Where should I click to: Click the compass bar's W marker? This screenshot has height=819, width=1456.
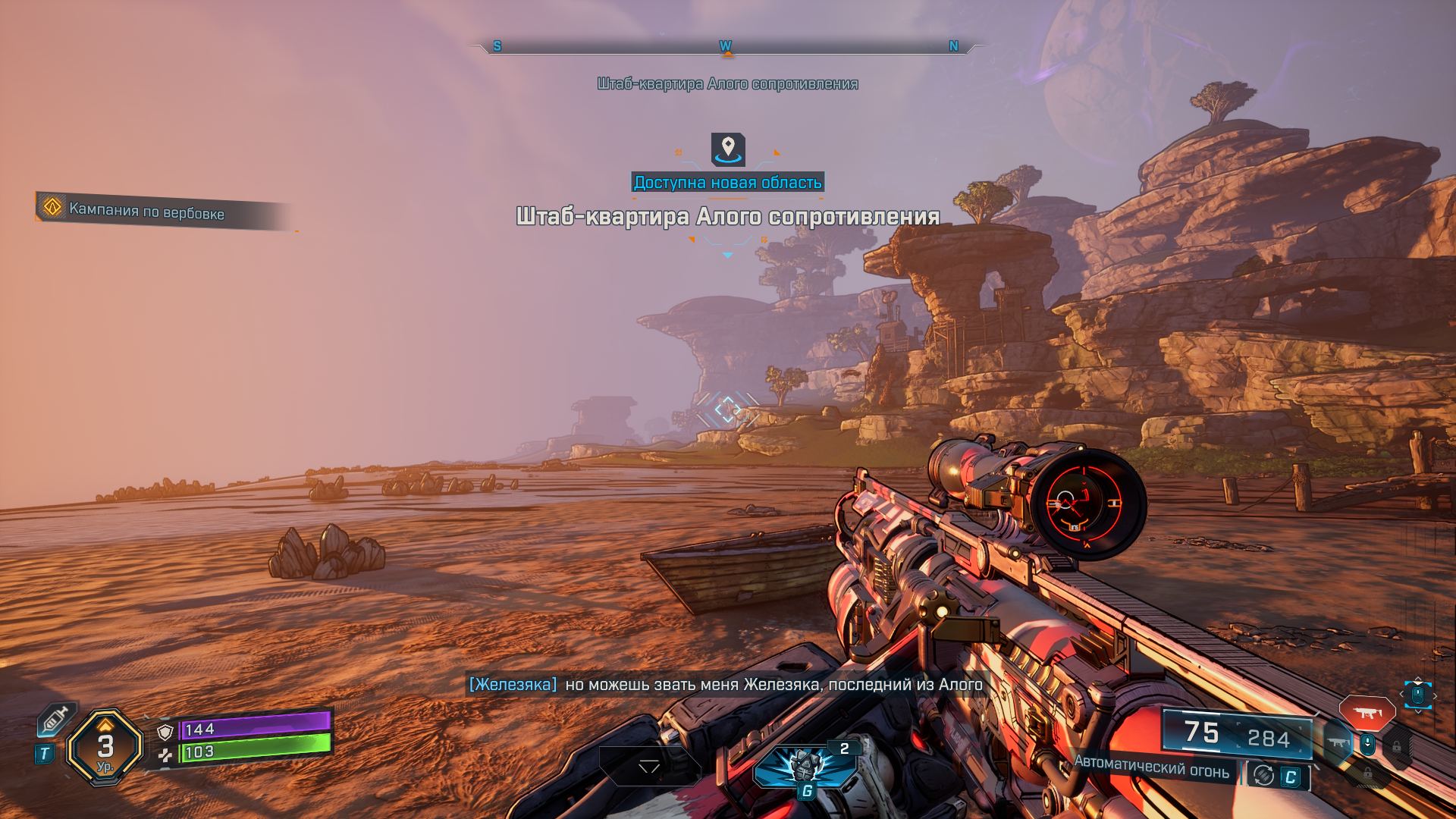point(726,46)
